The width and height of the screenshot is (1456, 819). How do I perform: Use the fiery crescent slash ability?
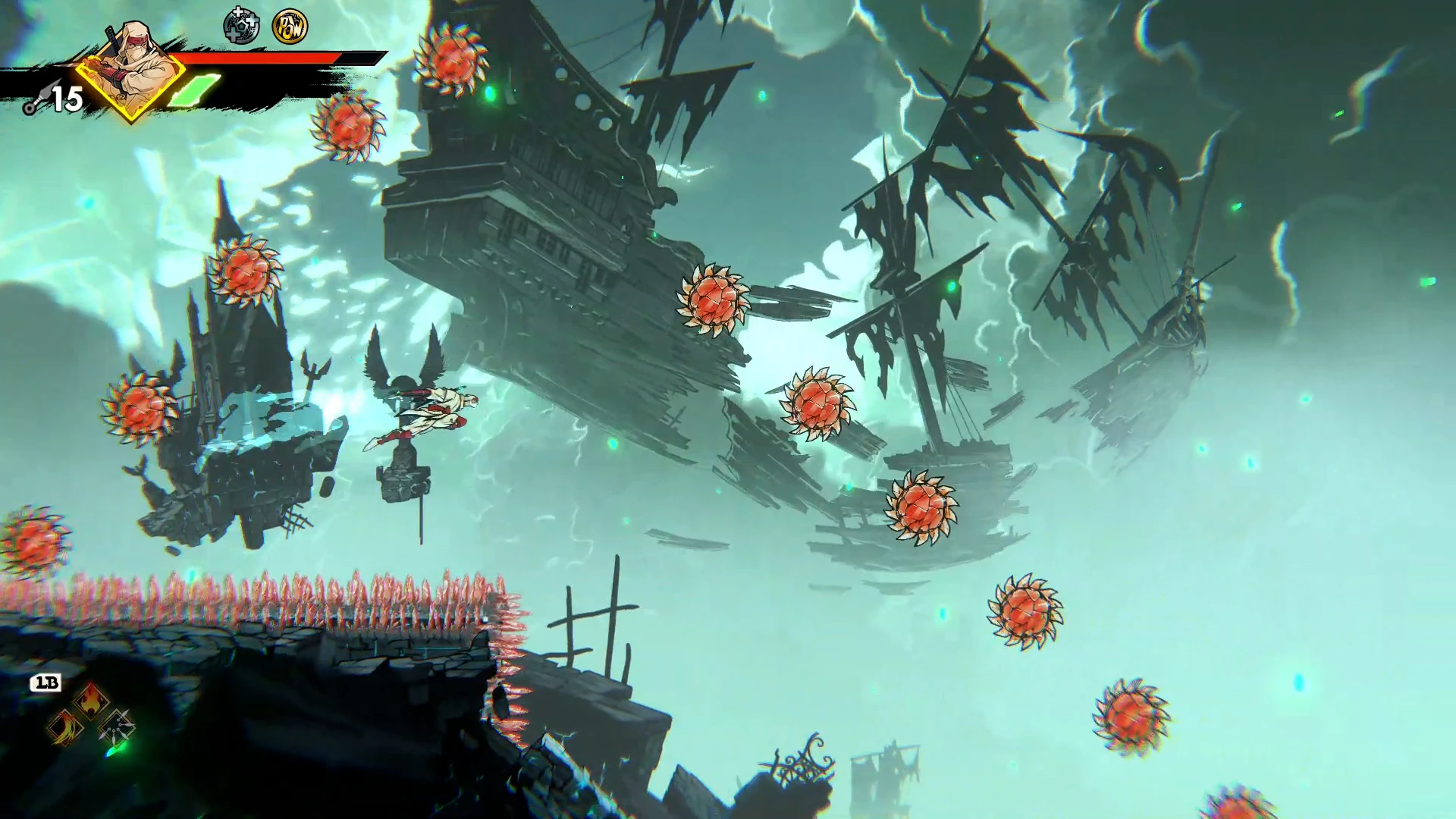click(65, 727)
